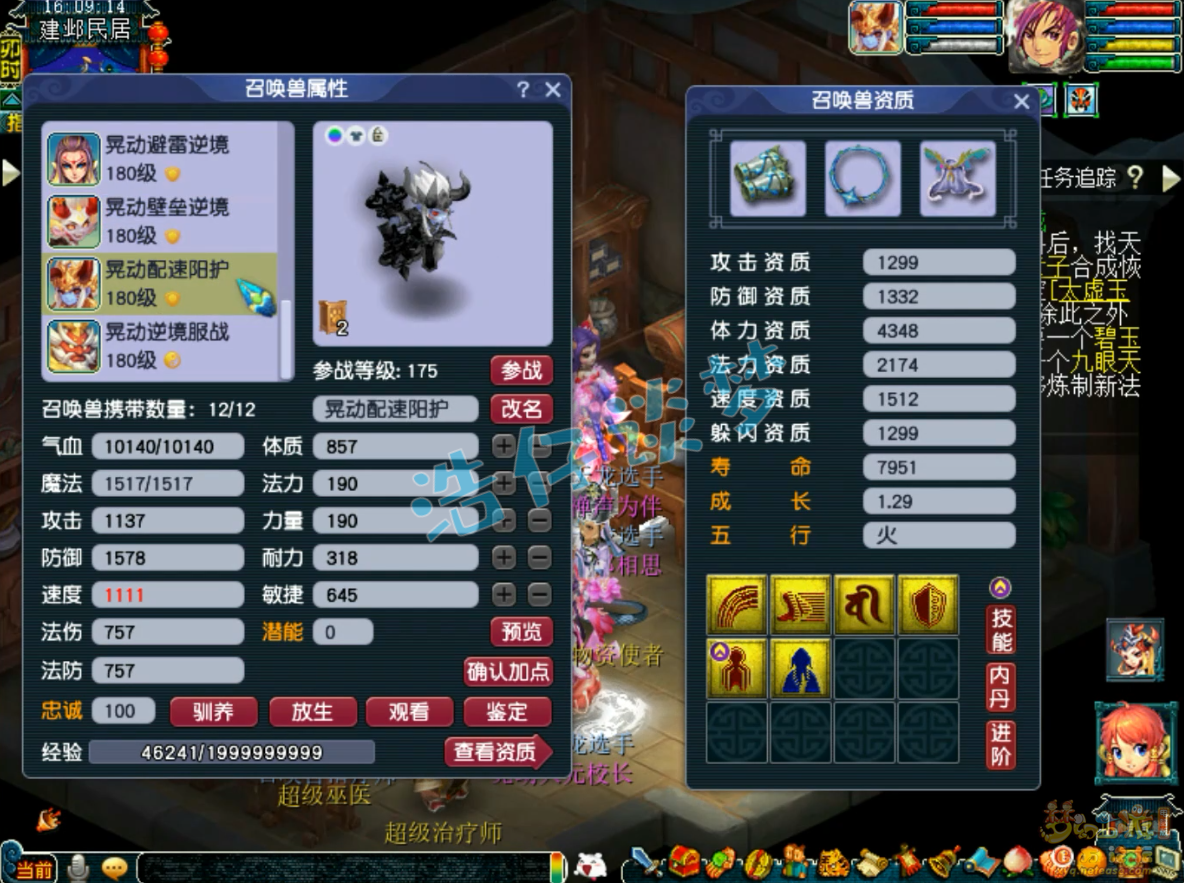Click the 观看 button
Viewport: 1184px width, 883px height.
[x=408, y=711]
